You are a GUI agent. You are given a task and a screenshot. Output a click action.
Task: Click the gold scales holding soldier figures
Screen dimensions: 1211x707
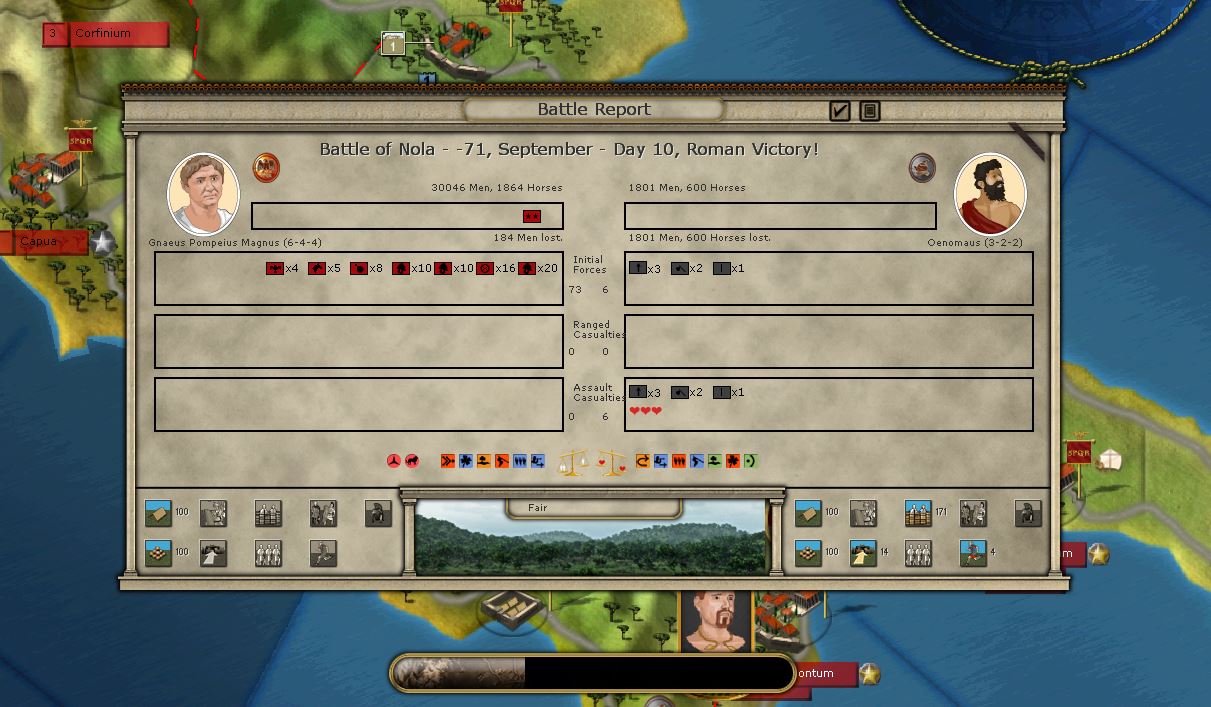tap(574, 462)
